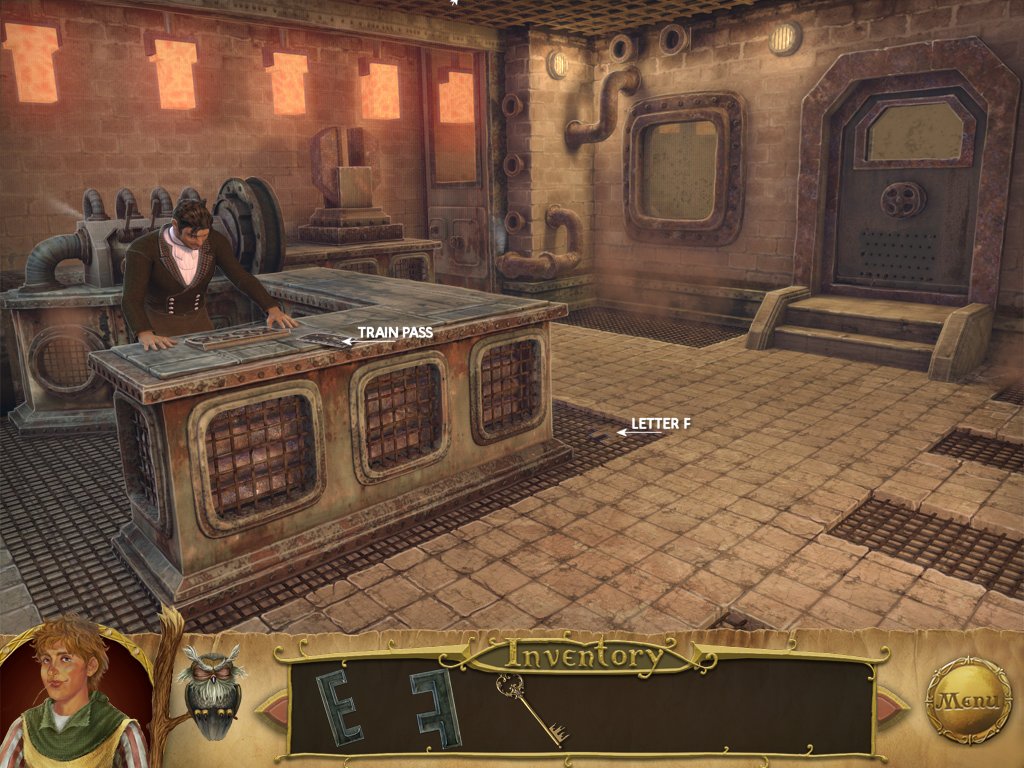1024x768 pixels.
Task: Pick the letter F in the inventory
Action: click(437, 707)
